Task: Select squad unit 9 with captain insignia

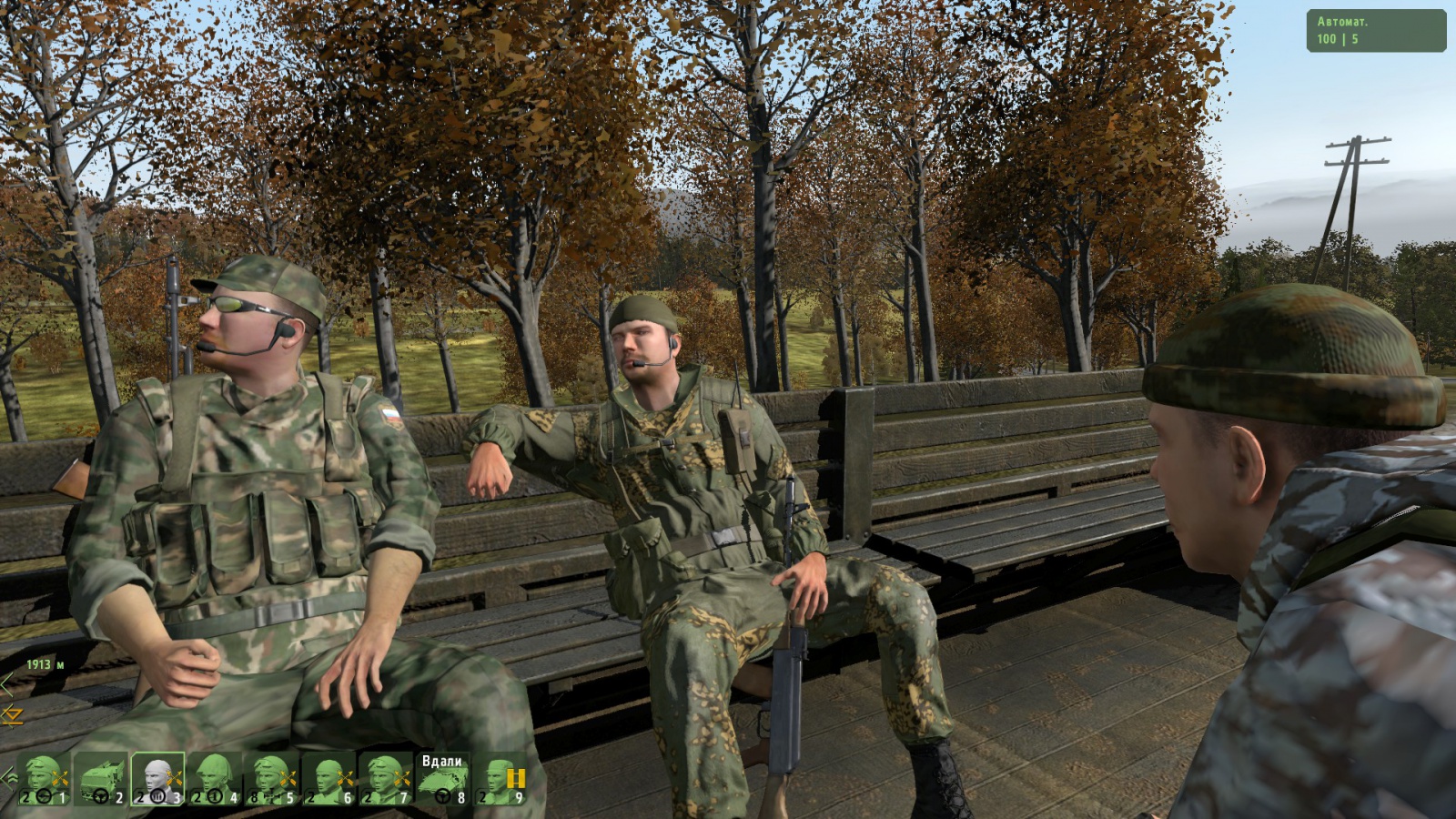Action: pyautogui.click(x=500, y=780)
